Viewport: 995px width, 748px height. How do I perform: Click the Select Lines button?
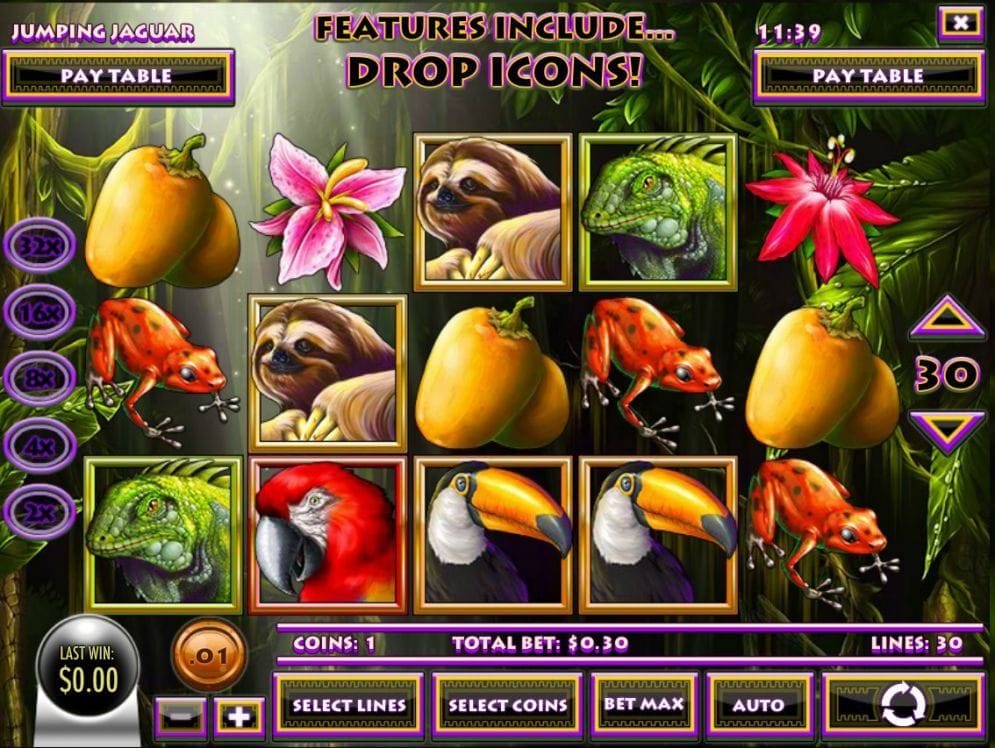[349, 705]
